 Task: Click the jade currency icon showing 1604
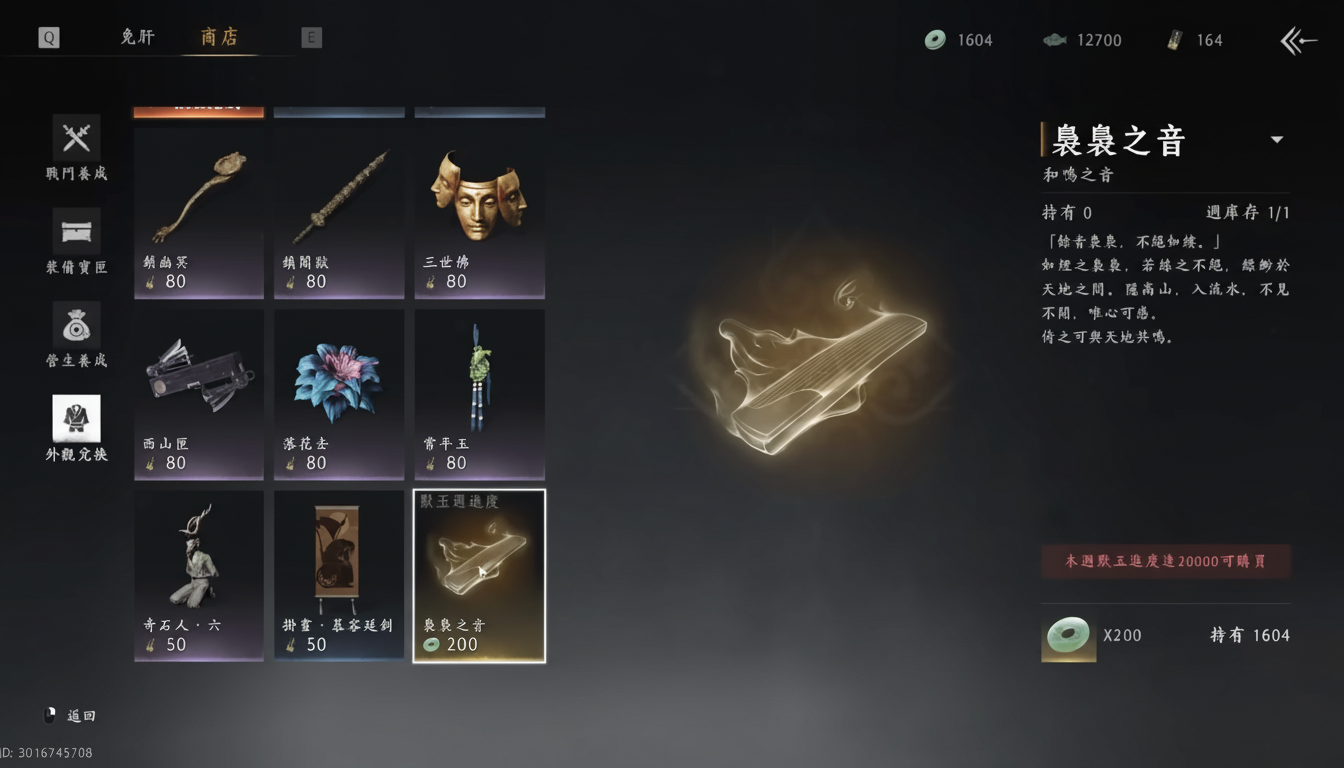[x=935, y=40]
